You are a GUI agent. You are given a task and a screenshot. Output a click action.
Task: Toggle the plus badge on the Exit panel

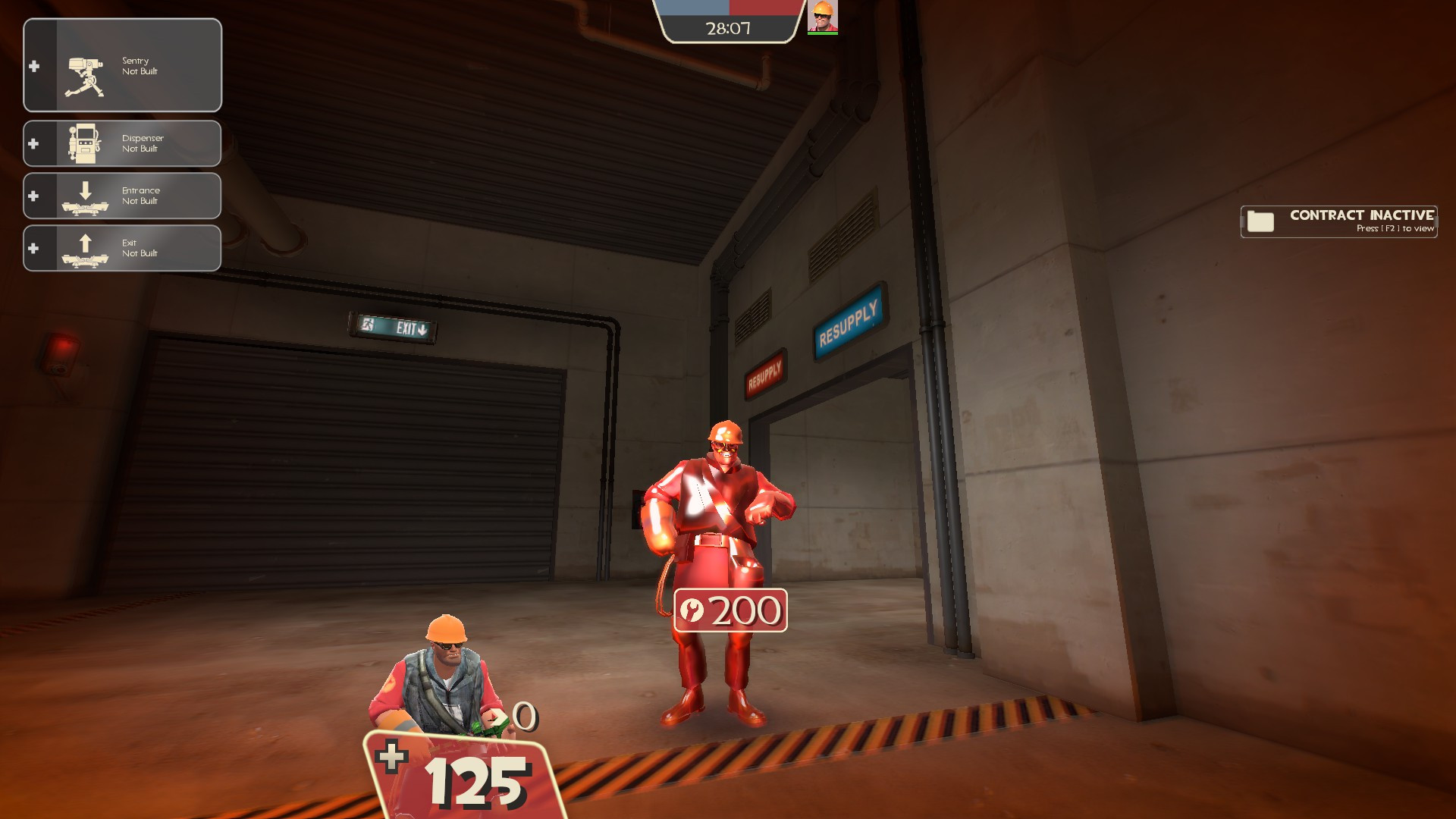coord(33,246)
